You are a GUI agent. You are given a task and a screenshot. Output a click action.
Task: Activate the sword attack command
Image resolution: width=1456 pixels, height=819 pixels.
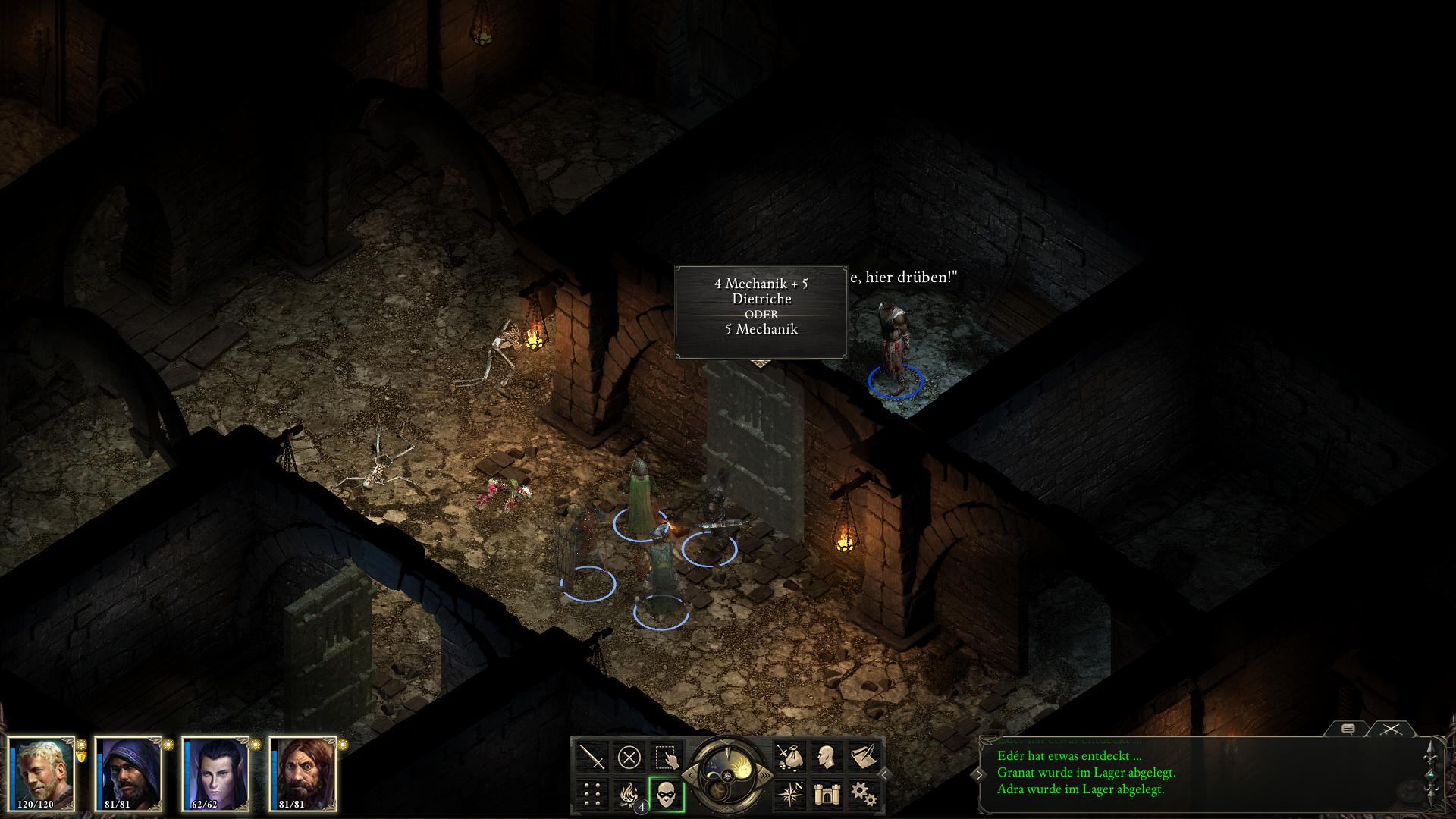coord(592,757)
